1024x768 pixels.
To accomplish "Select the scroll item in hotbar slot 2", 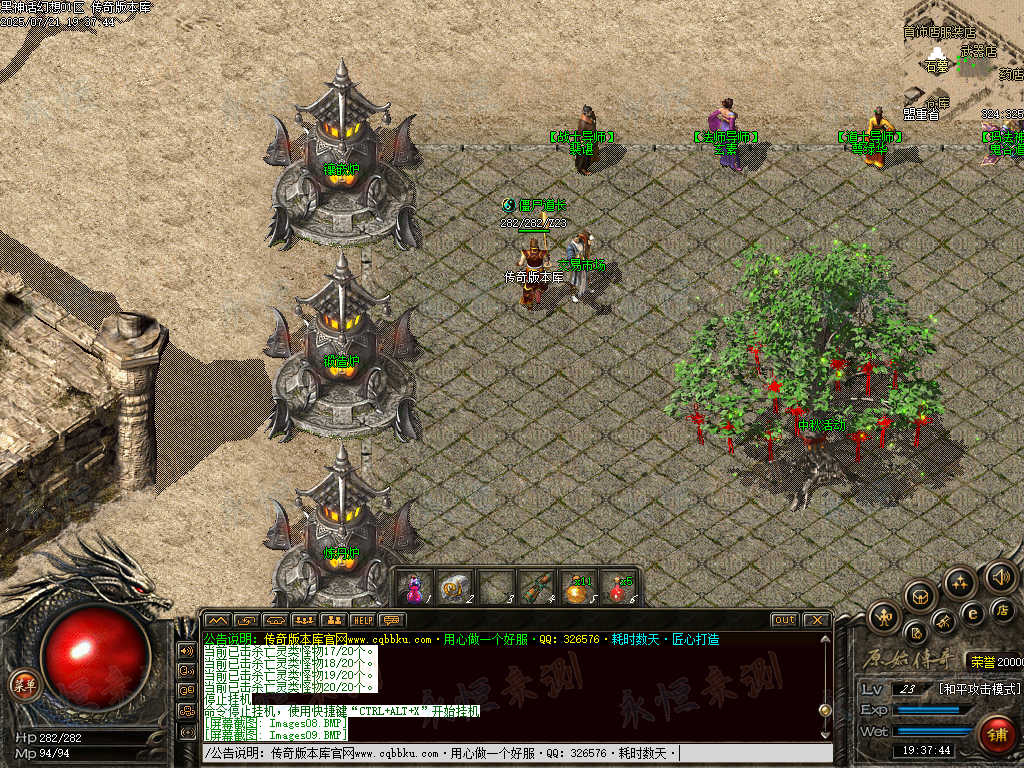I will point(456,587).
